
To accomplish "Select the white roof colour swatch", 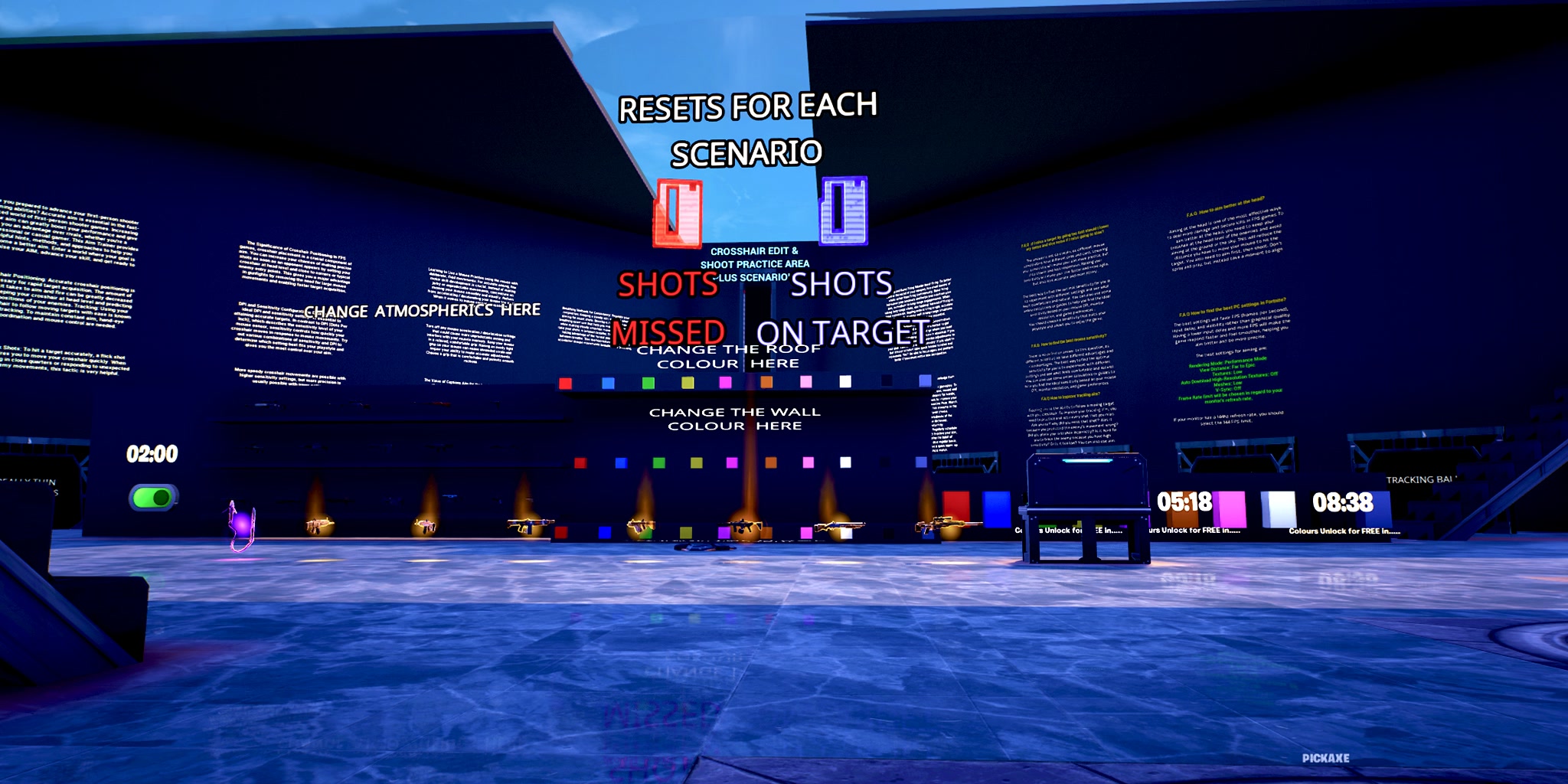I will point(844,383).
